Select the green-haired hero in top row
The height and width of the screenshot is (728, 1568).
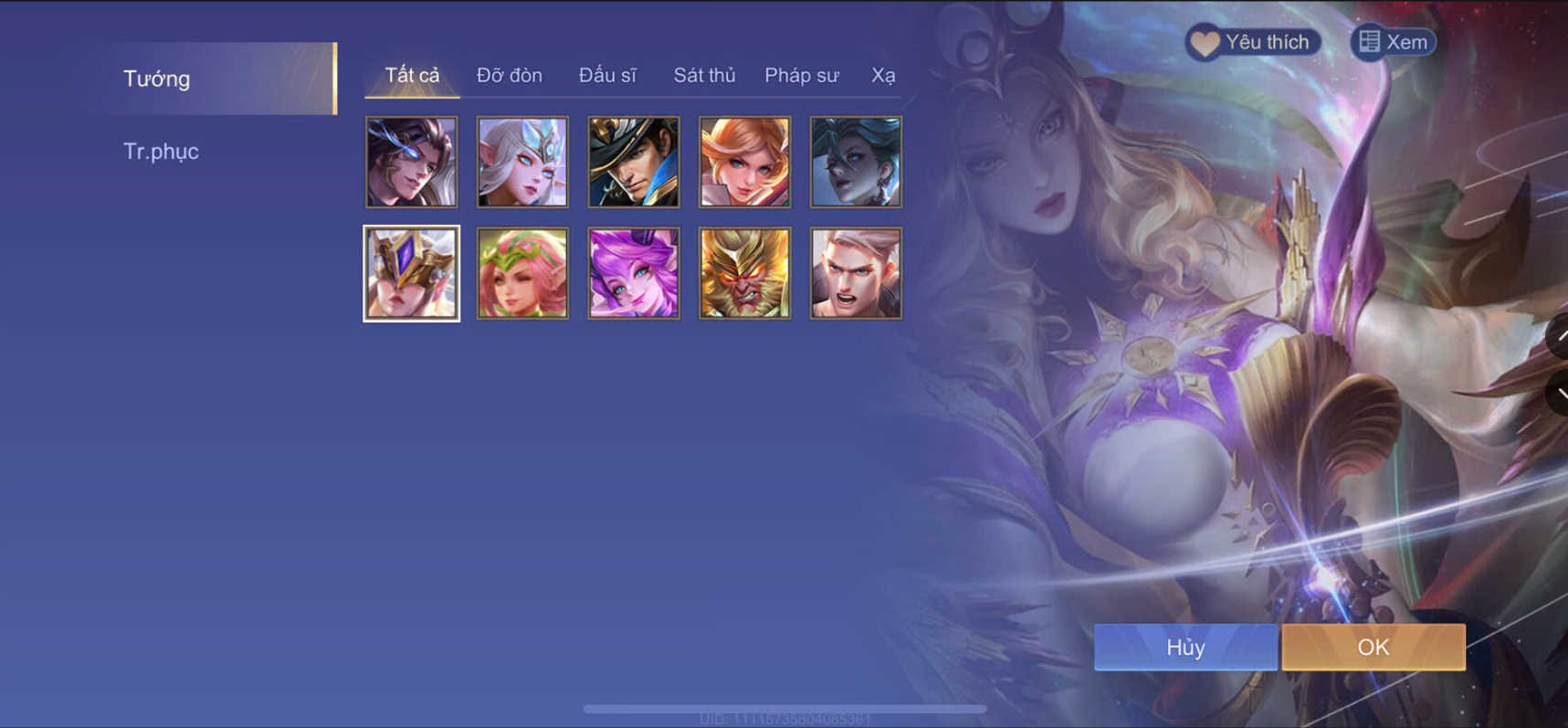[x=856, y=162]
